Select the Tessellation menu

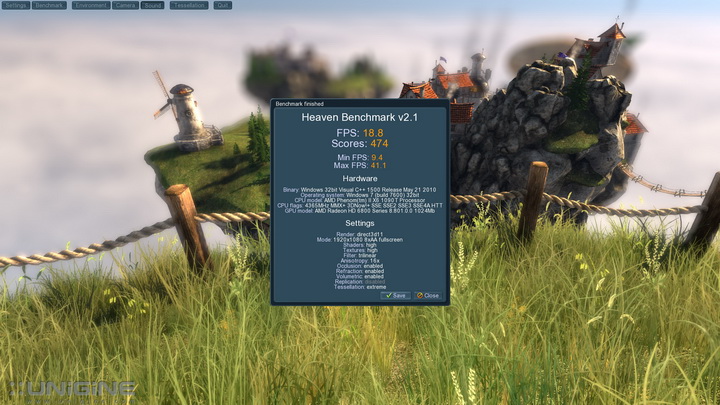tap(188, 5)
